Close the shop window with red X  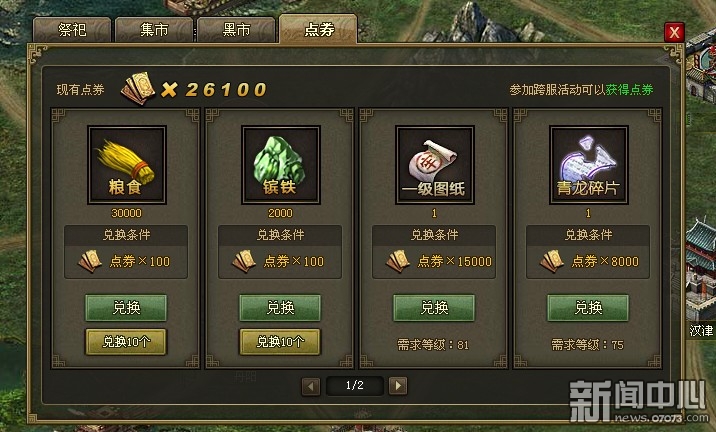(675, 31)
